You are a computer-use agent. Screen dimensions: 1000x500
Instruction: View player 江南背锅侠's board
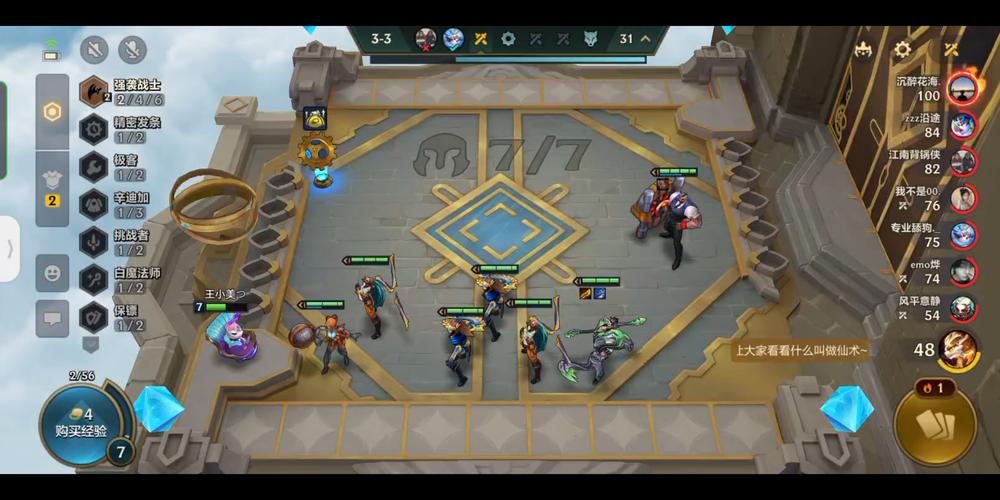tap(963, 162)
